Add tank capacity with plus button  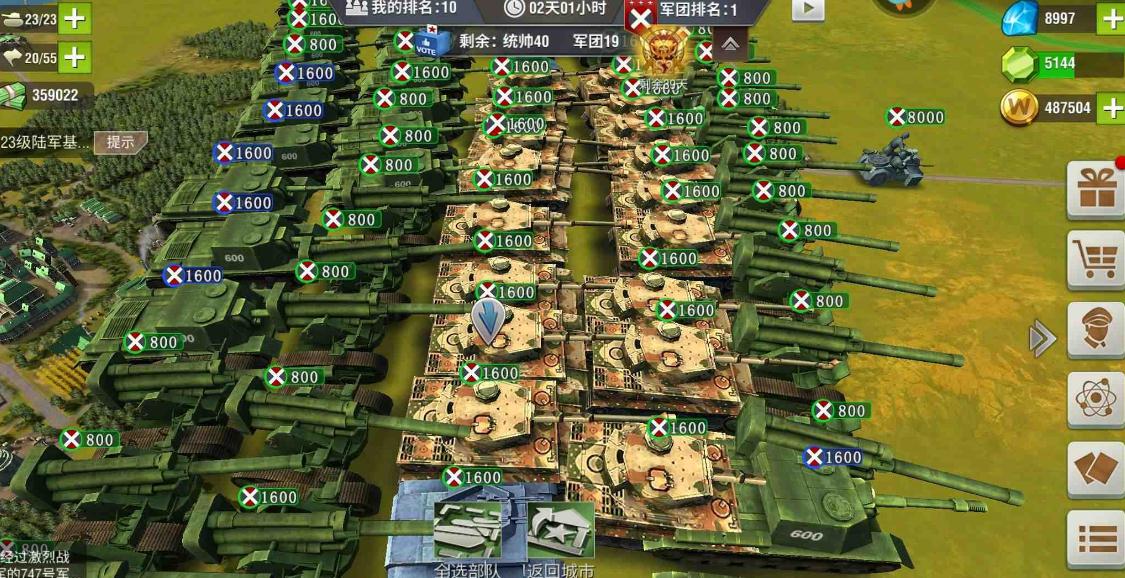pos(75,19)
